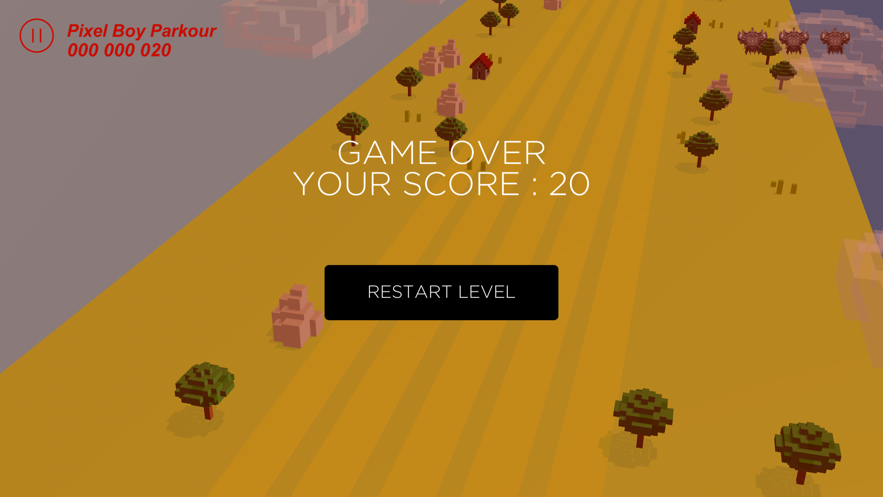Tap the red pause icon
Viewport: 883px width, 497px height.
pyautogui.click(x=36, y=36)
